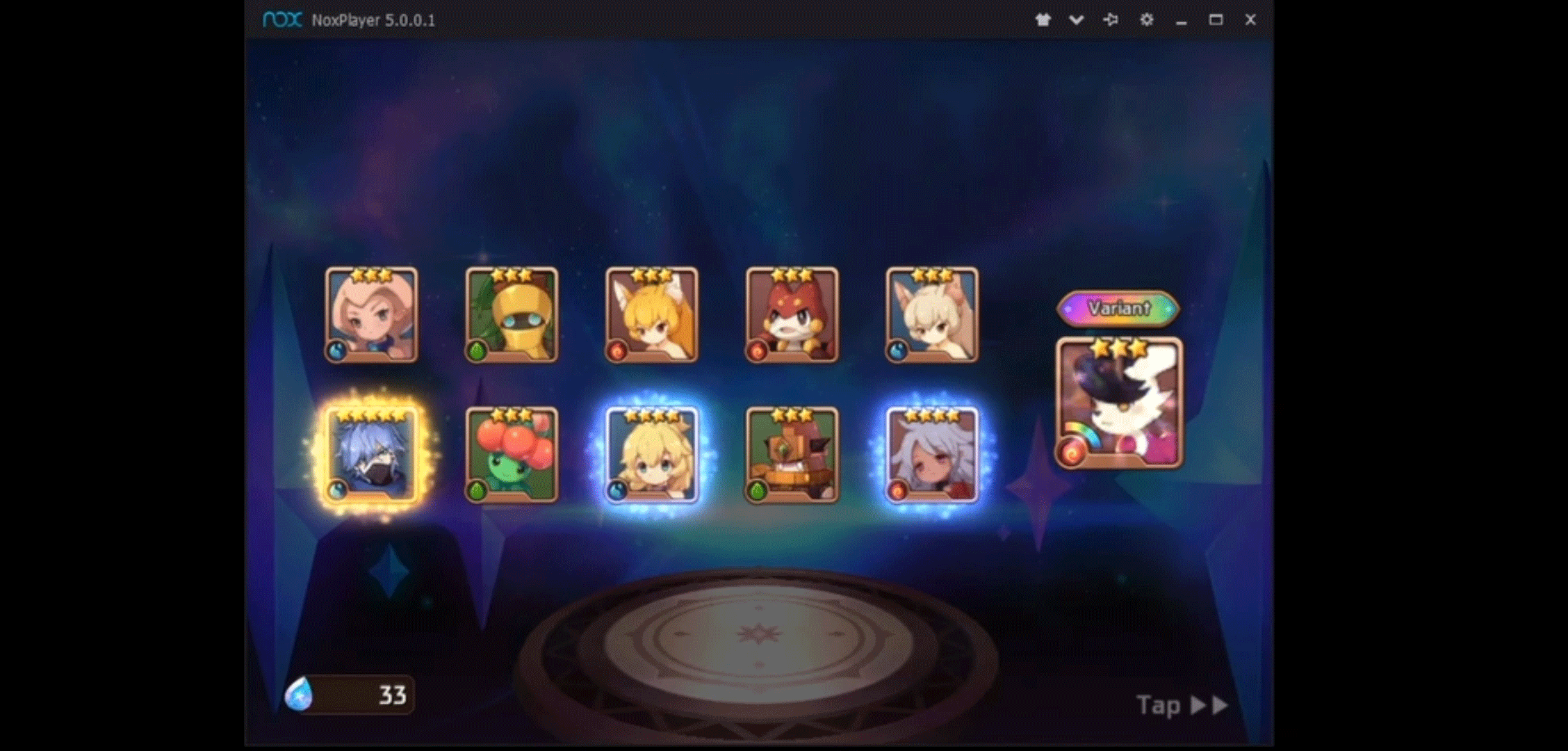
Task: Click the fire element badge on the red lizard hero
Action: (758, 352)
